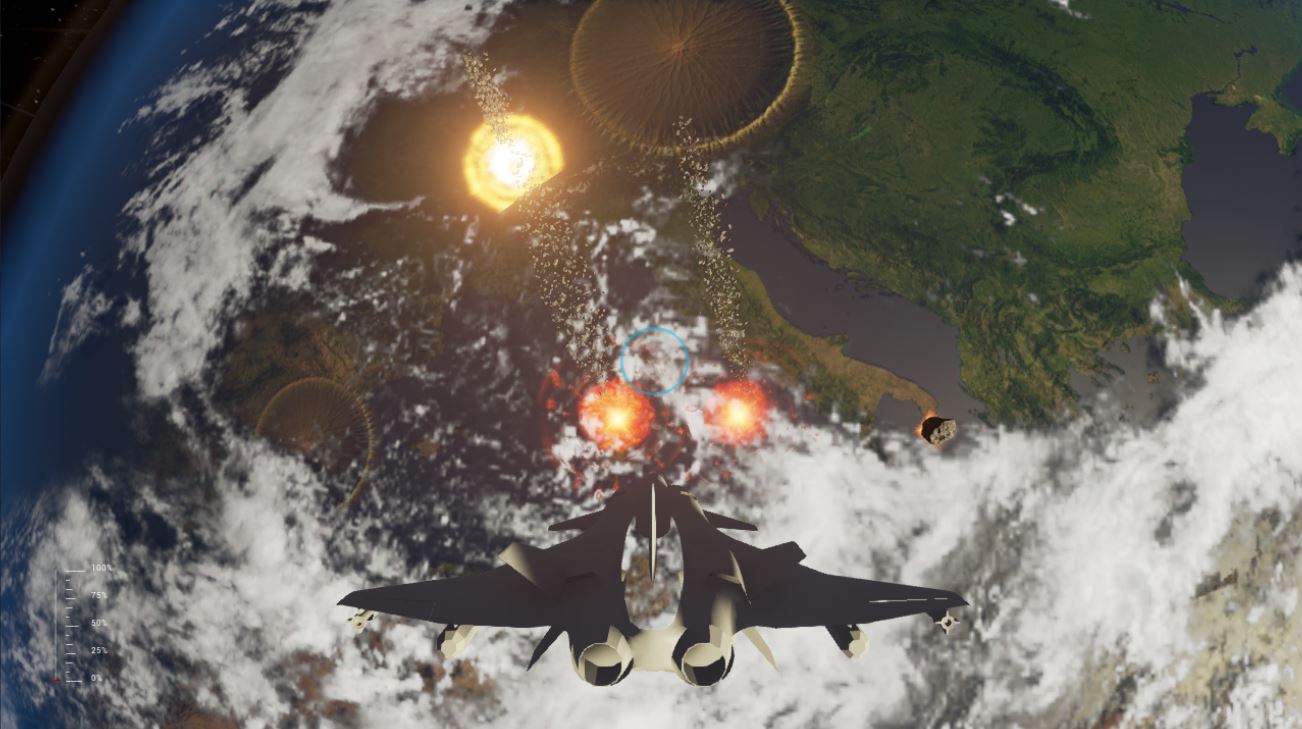Target the asteroid on the right side

pyautogui.click(x=938, y=428)
